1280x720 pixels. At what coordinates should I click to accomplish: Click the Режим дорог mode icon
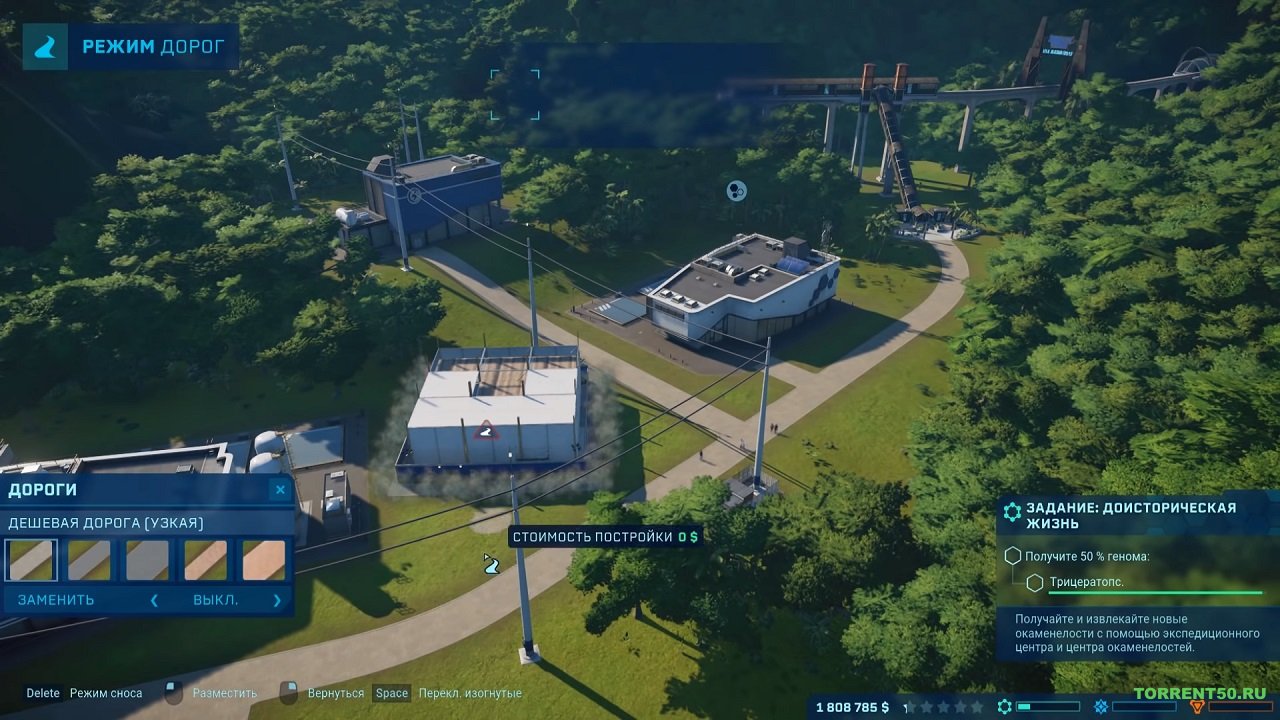click(x=46, y=47)
